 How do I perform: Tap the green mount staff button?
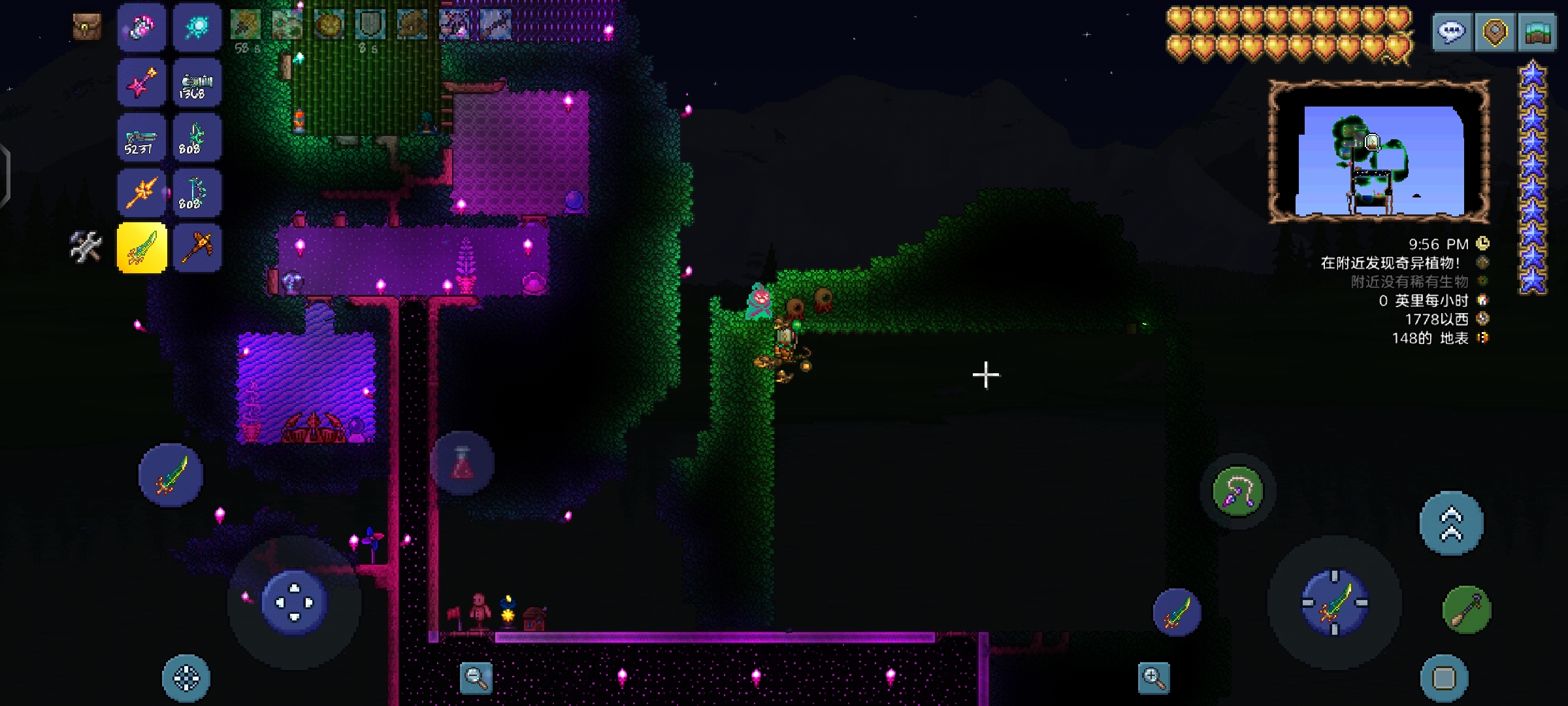[x=1467, y=611]
